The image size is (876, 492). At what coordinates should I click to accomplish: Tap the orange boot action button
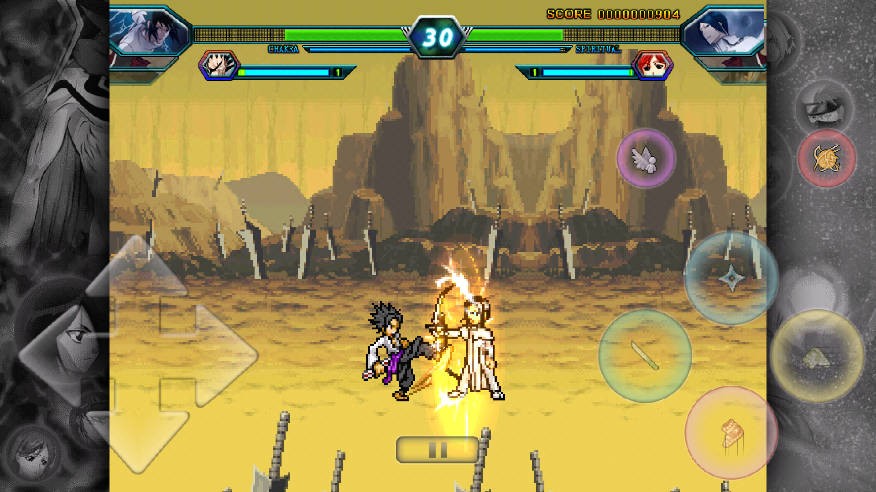731,432
